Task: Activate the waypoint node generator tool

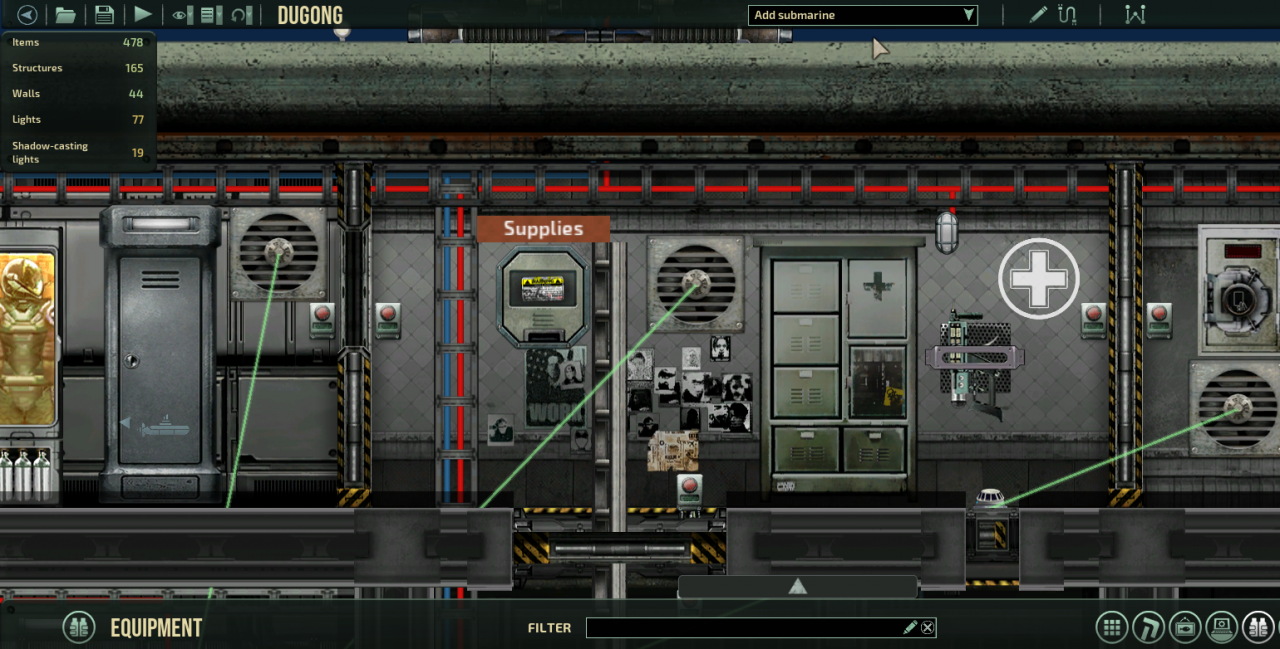Action: point(1134,15)
